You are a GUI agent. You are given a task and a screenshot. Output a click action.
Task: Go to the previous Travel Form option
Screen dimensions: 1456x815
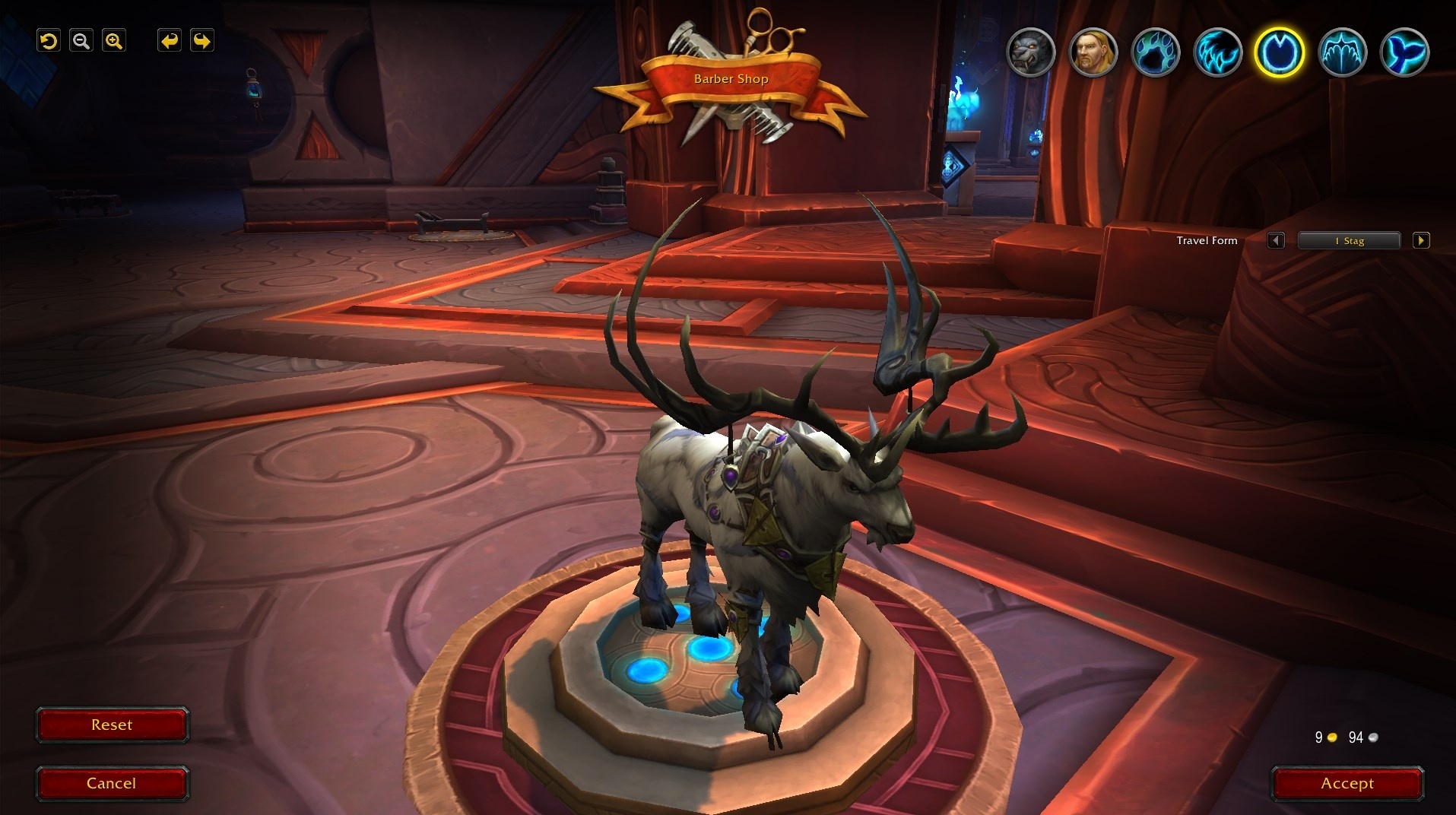click(x=1276, y=241)
